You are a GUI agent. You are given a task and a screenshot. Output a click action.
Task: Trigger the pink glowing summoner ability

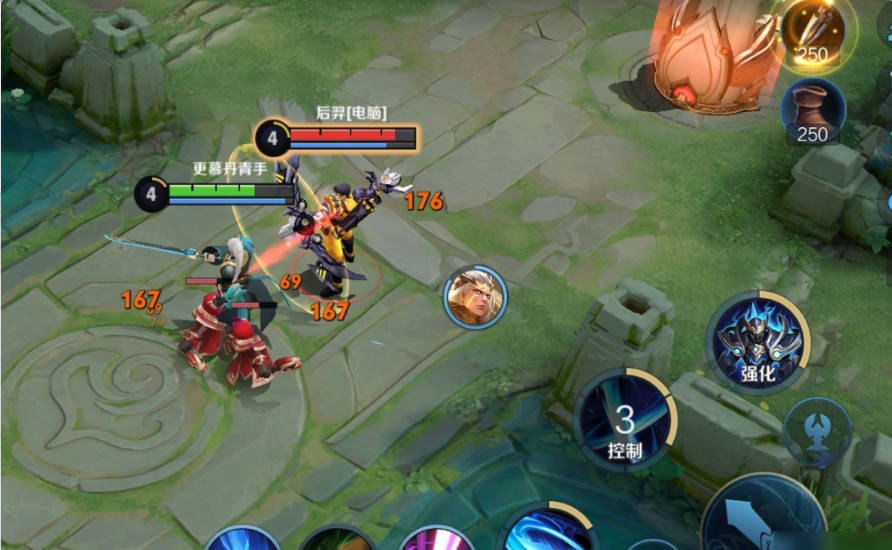pos(436,539)
